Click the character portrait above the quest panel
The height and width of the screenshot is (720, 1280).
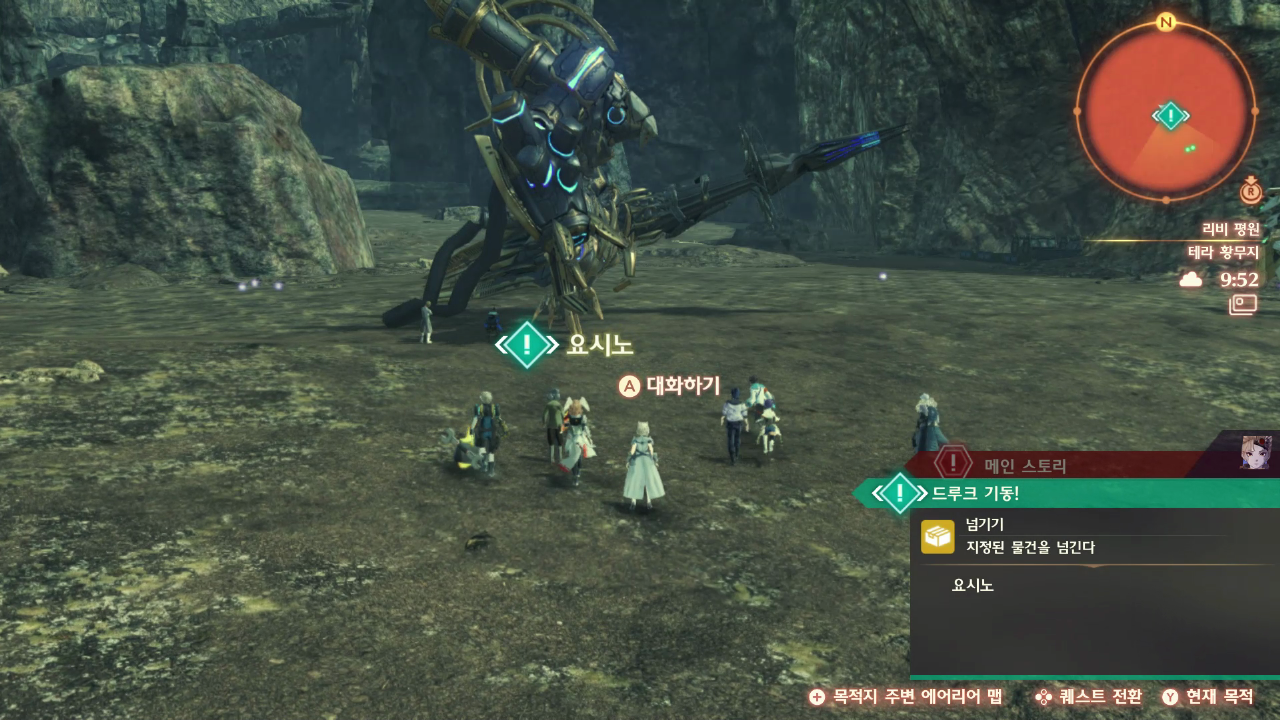pyautogui.click(x=1256, y=452)
